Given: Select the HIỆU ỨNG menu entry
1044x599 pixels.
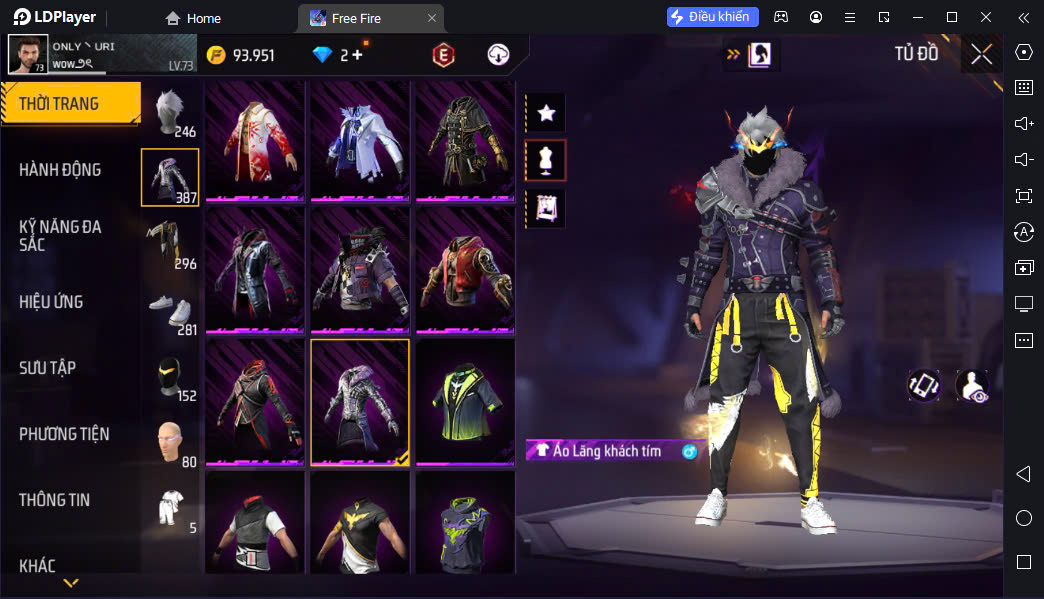Looking at the screenshot, I should coord(51,302).
